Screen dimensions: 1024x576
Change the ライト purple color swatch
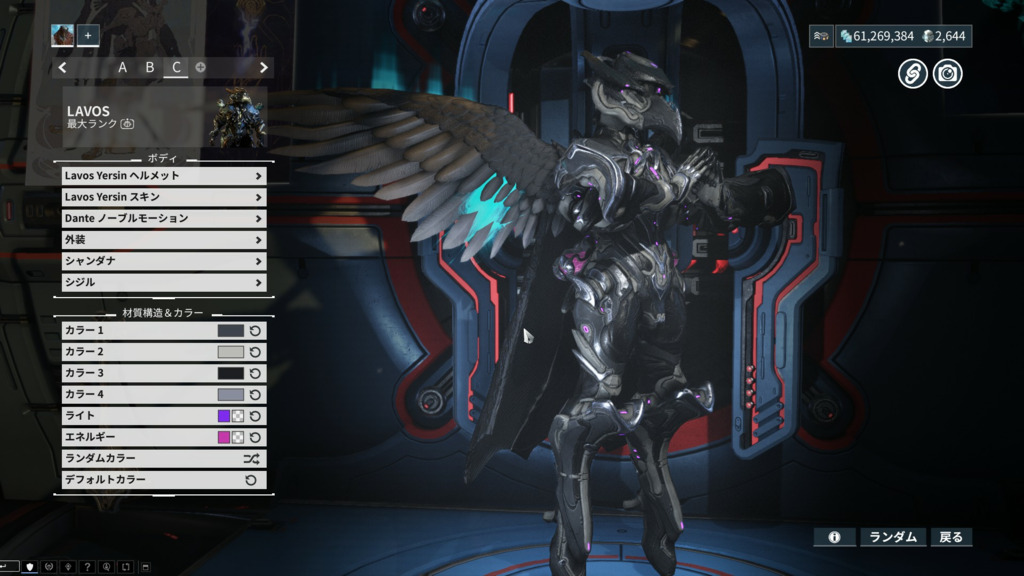click(x=224, y=416)
